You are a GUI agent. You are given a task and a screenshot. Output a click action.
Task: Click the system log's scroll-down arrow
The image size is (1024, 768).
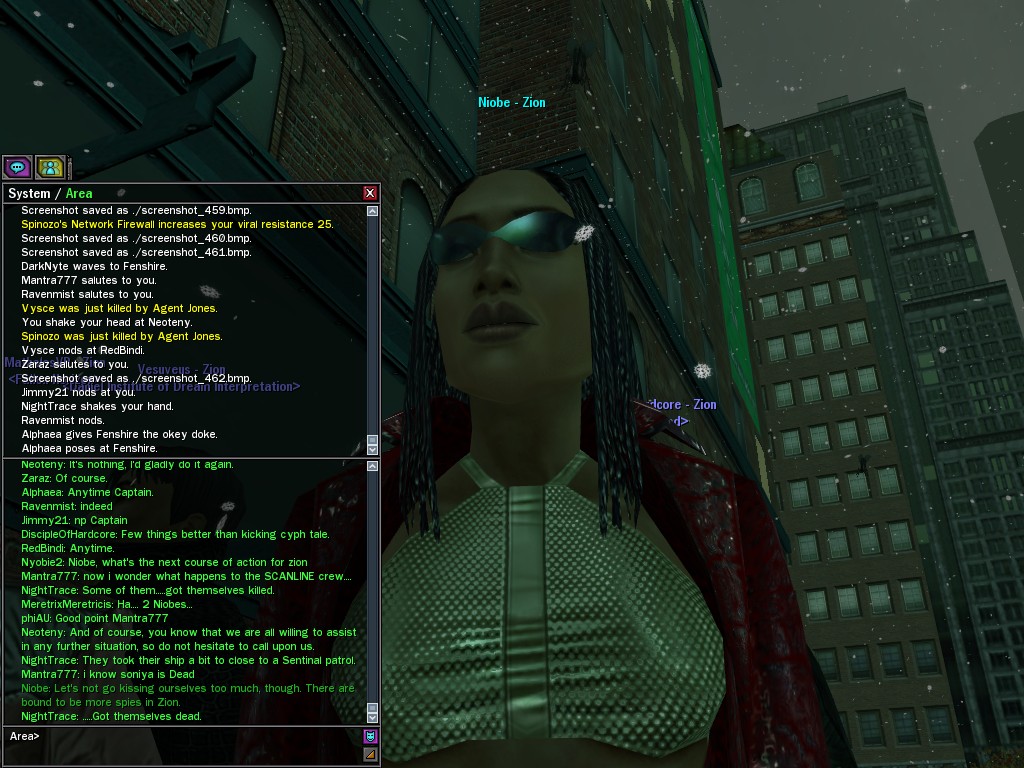tap(373, 449)
